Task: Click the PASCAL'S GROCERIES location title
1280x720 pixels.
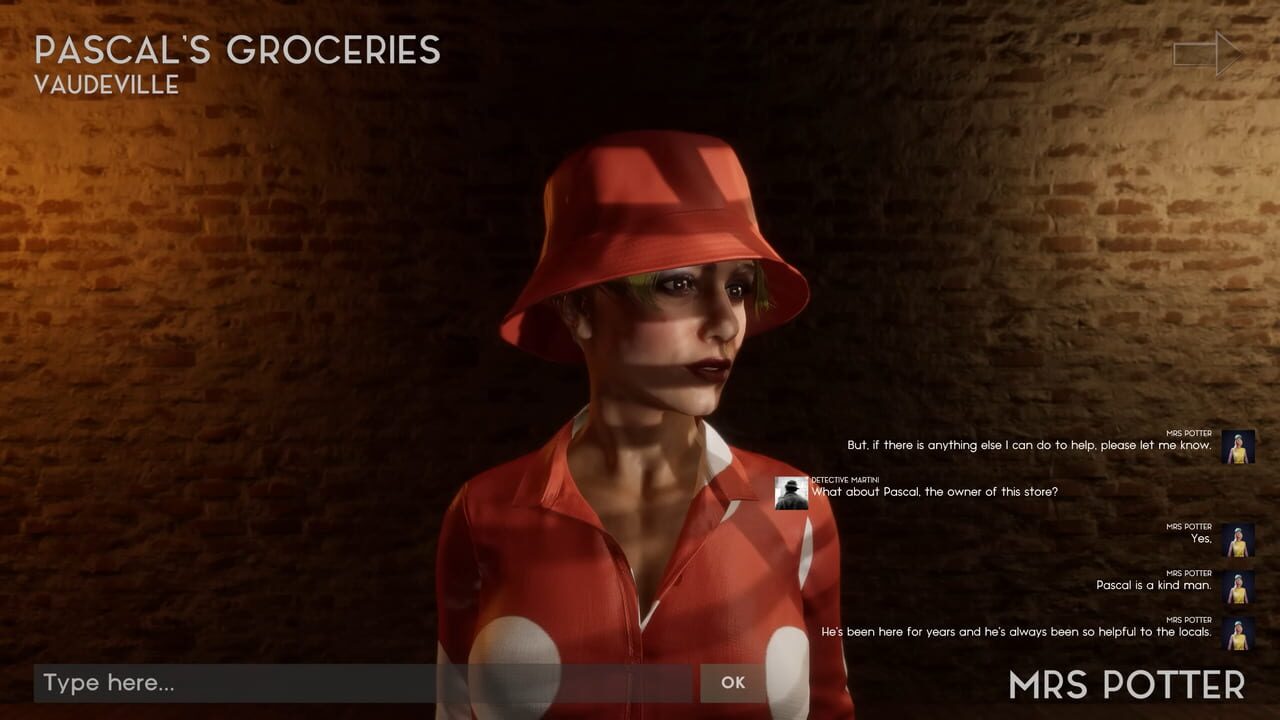Action: tap(238, 50)
